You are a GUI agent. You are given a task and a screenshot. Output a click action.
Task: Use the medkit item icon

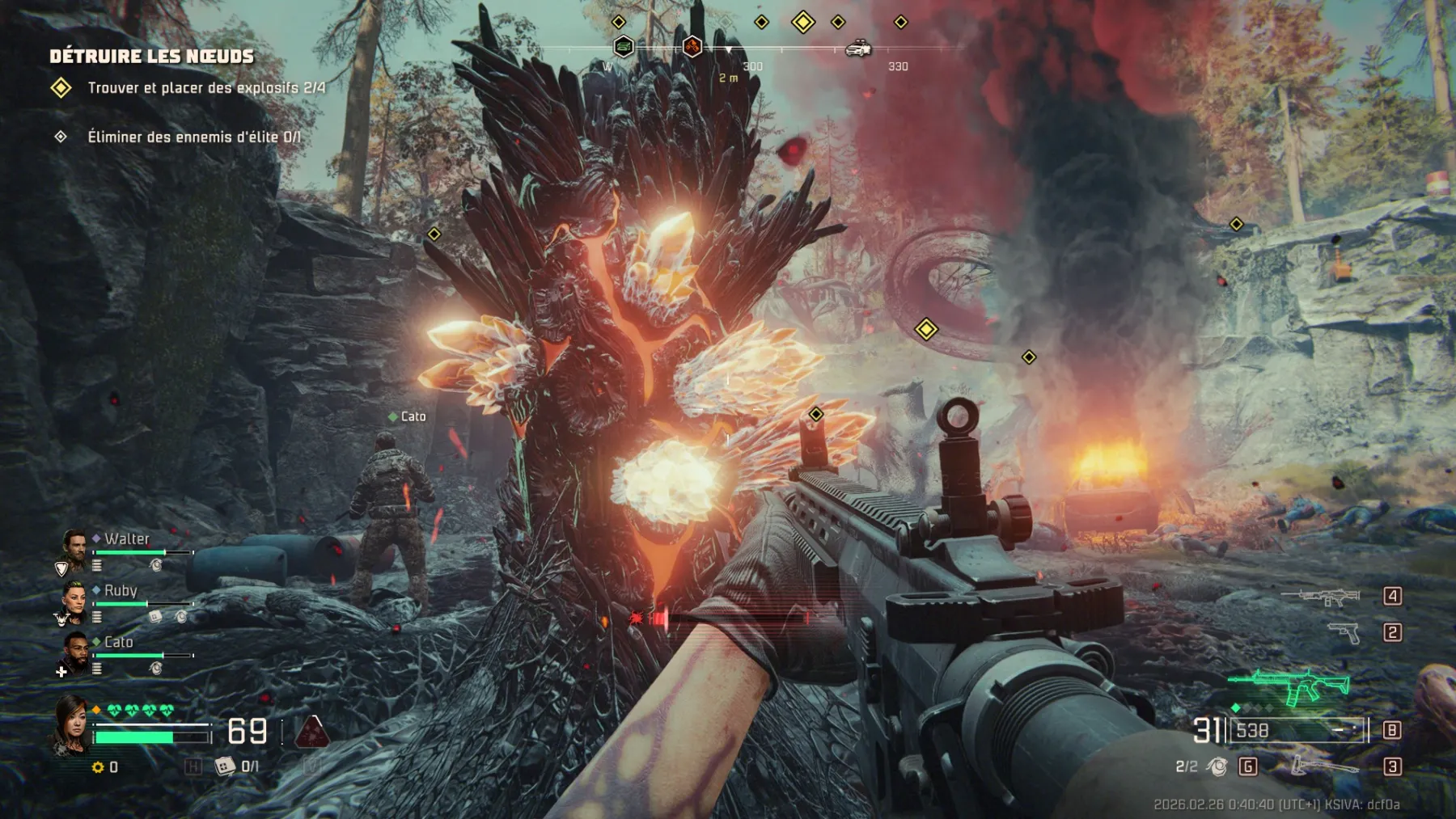tap(224, 766)
